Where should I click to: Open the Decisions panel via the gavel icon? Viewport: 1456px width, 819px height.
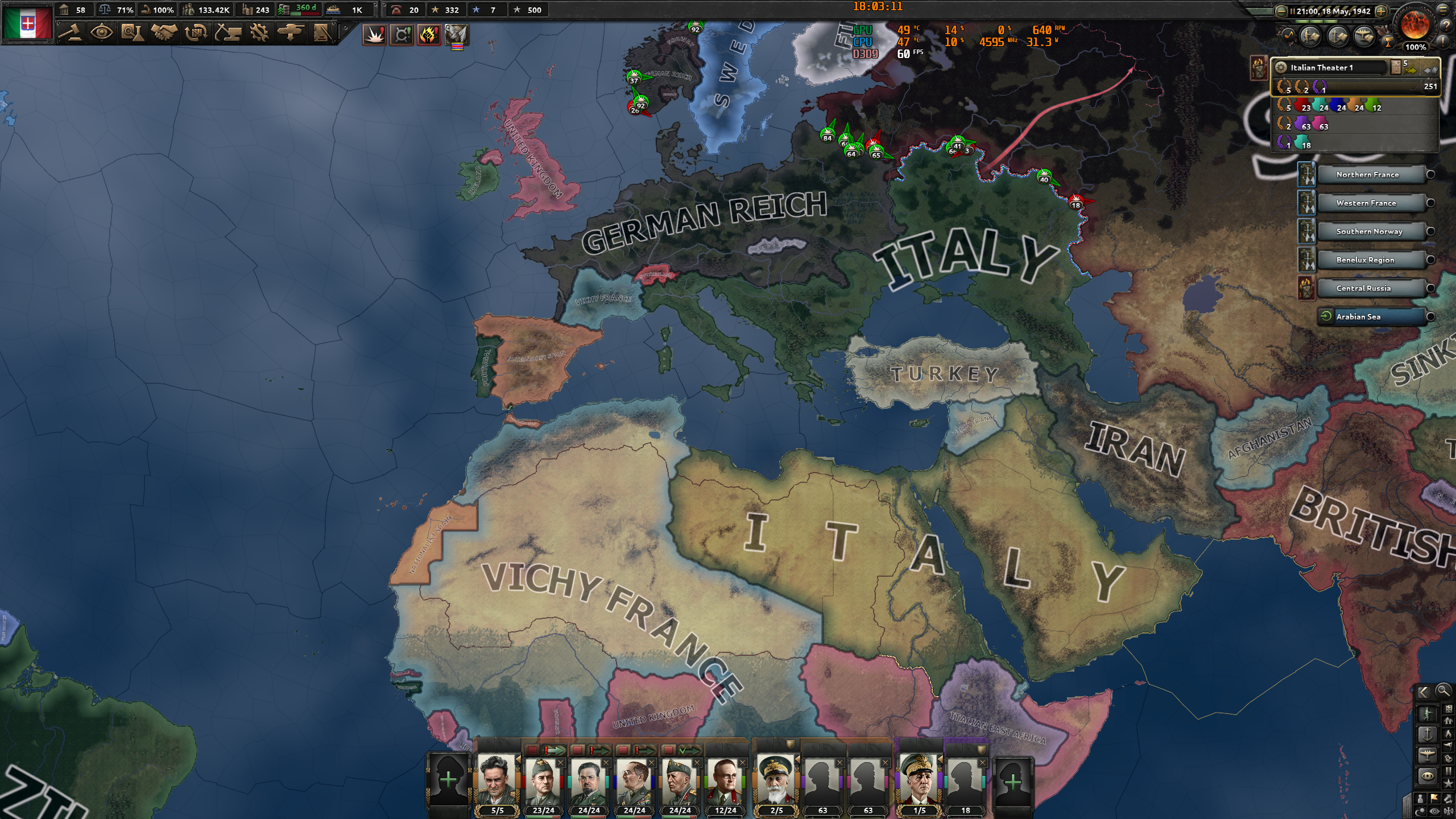71,32
